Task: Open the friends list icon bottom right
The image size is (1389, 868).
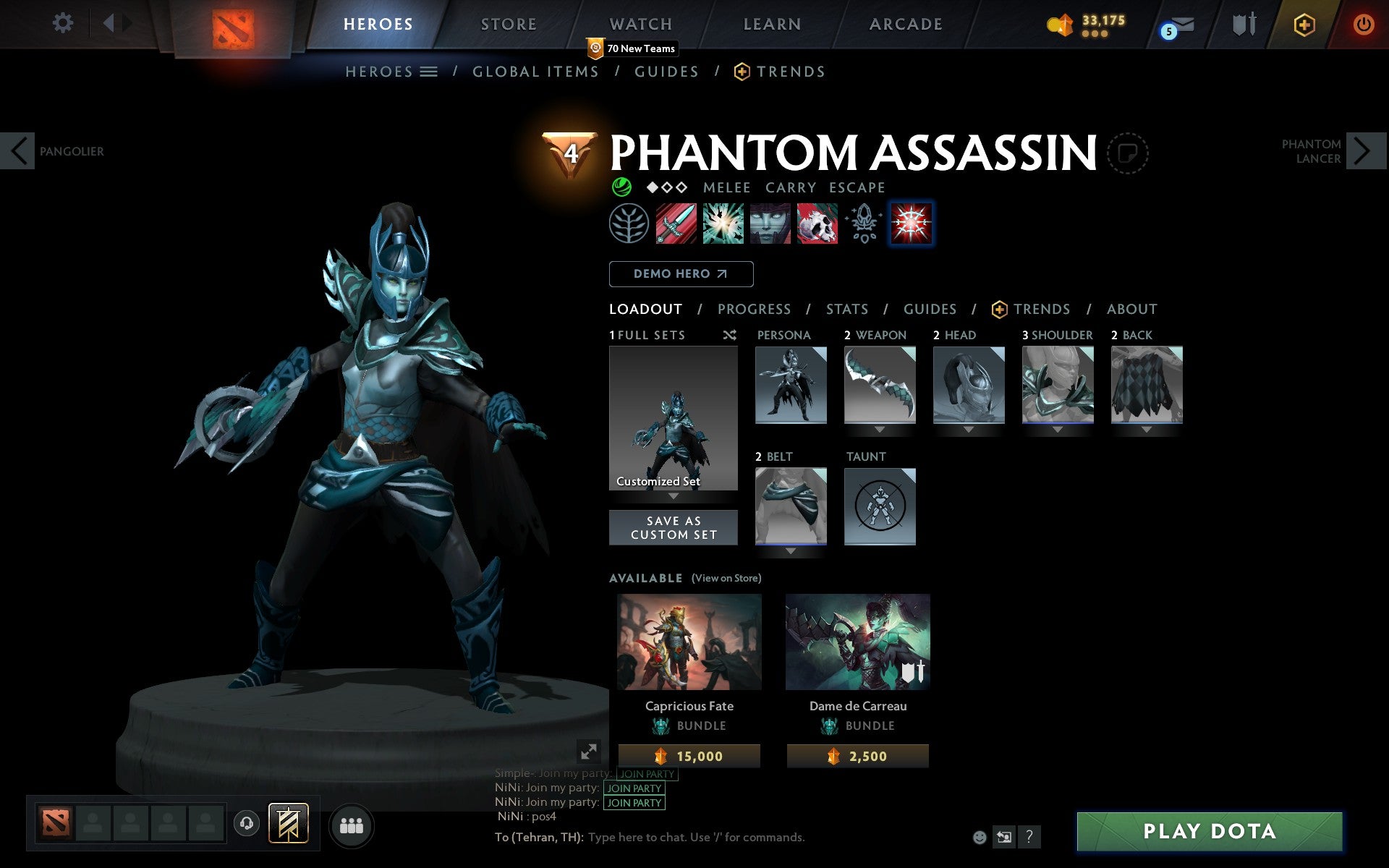Action: coord(352,823)
